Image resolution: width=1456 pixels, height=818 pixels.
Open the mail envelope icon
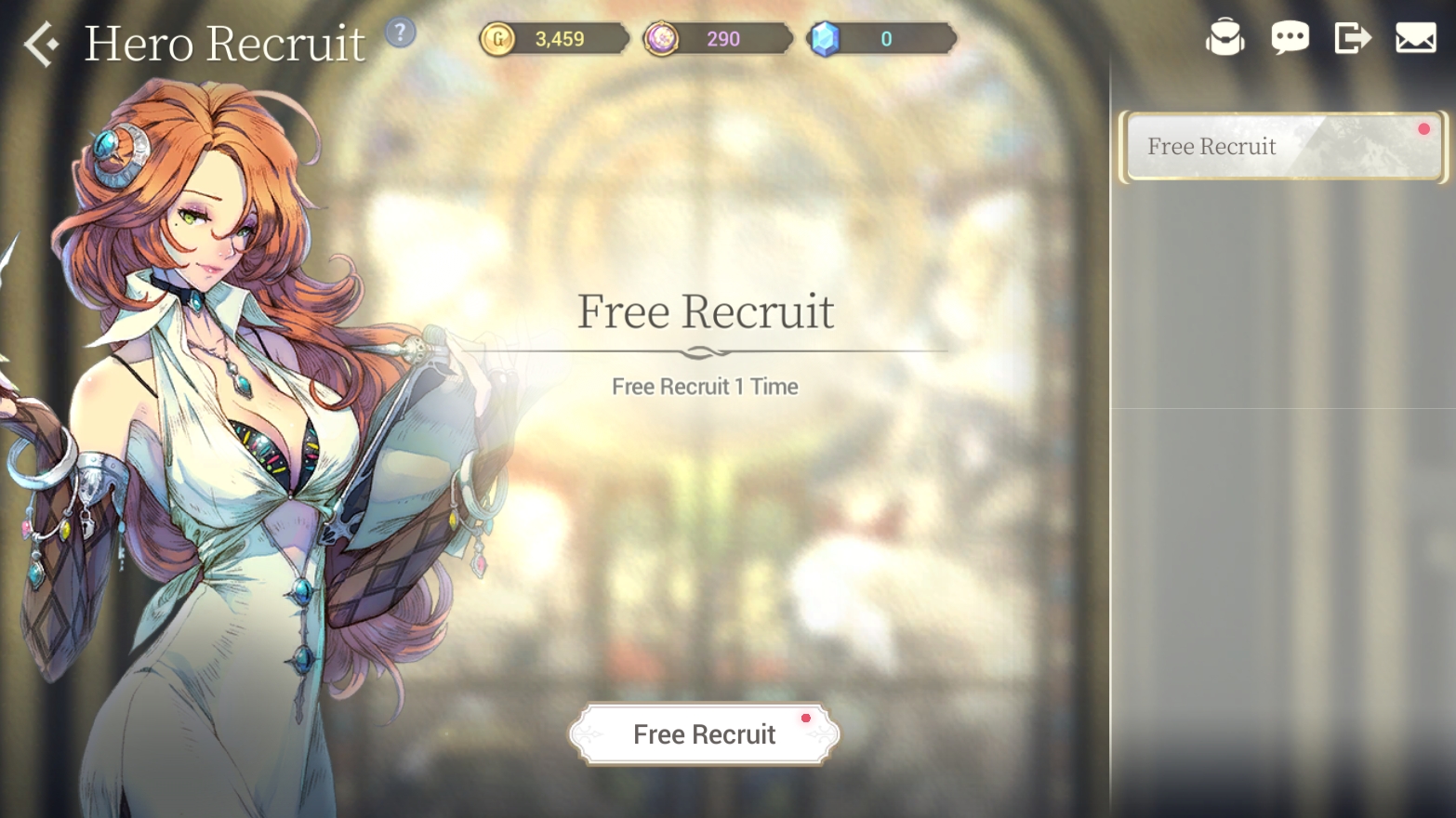(x=1415, y=38)
